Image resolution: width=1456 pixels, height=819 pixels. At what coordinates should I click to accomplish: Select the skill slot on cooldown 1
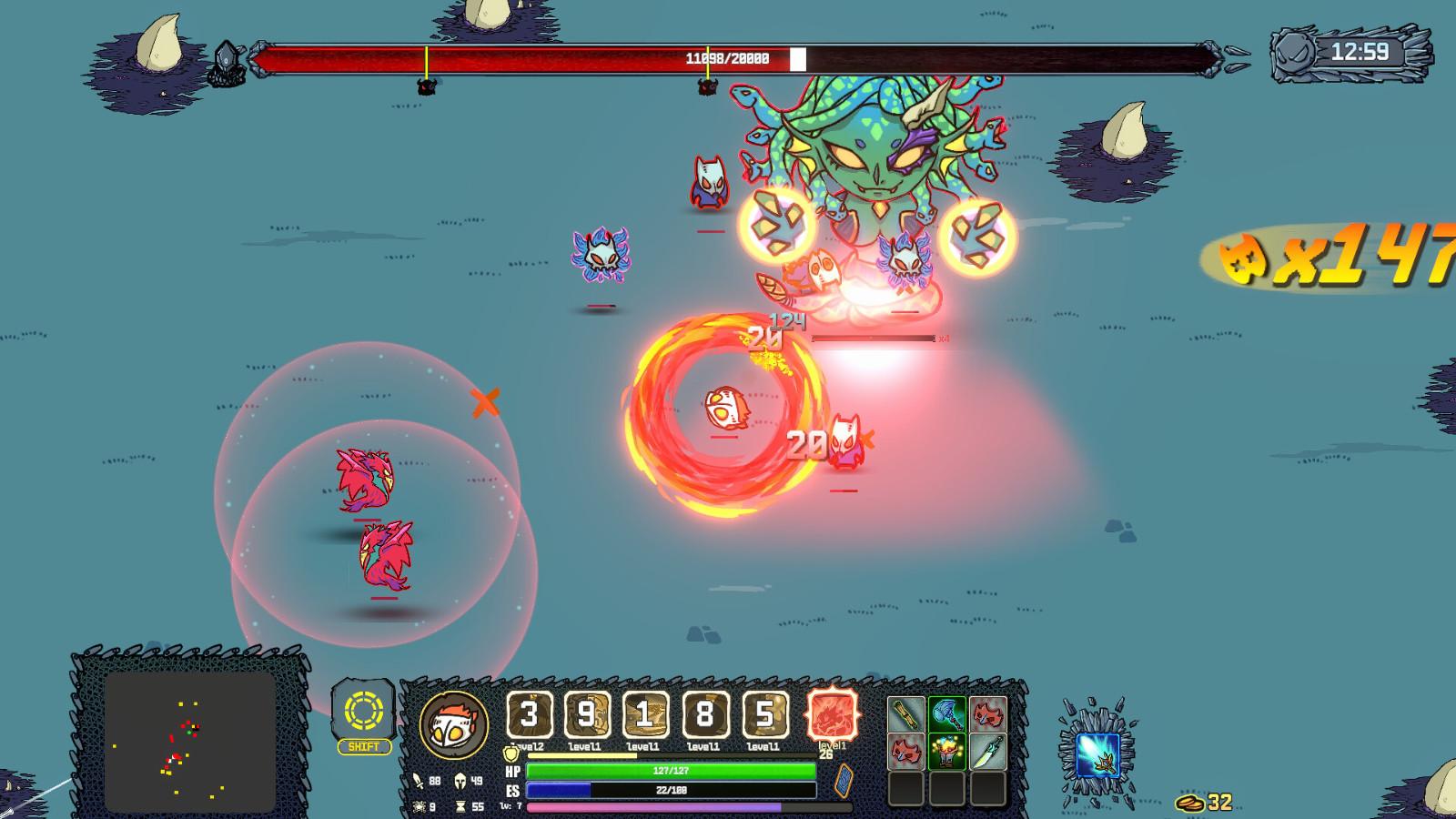click(x=644, y=715)
